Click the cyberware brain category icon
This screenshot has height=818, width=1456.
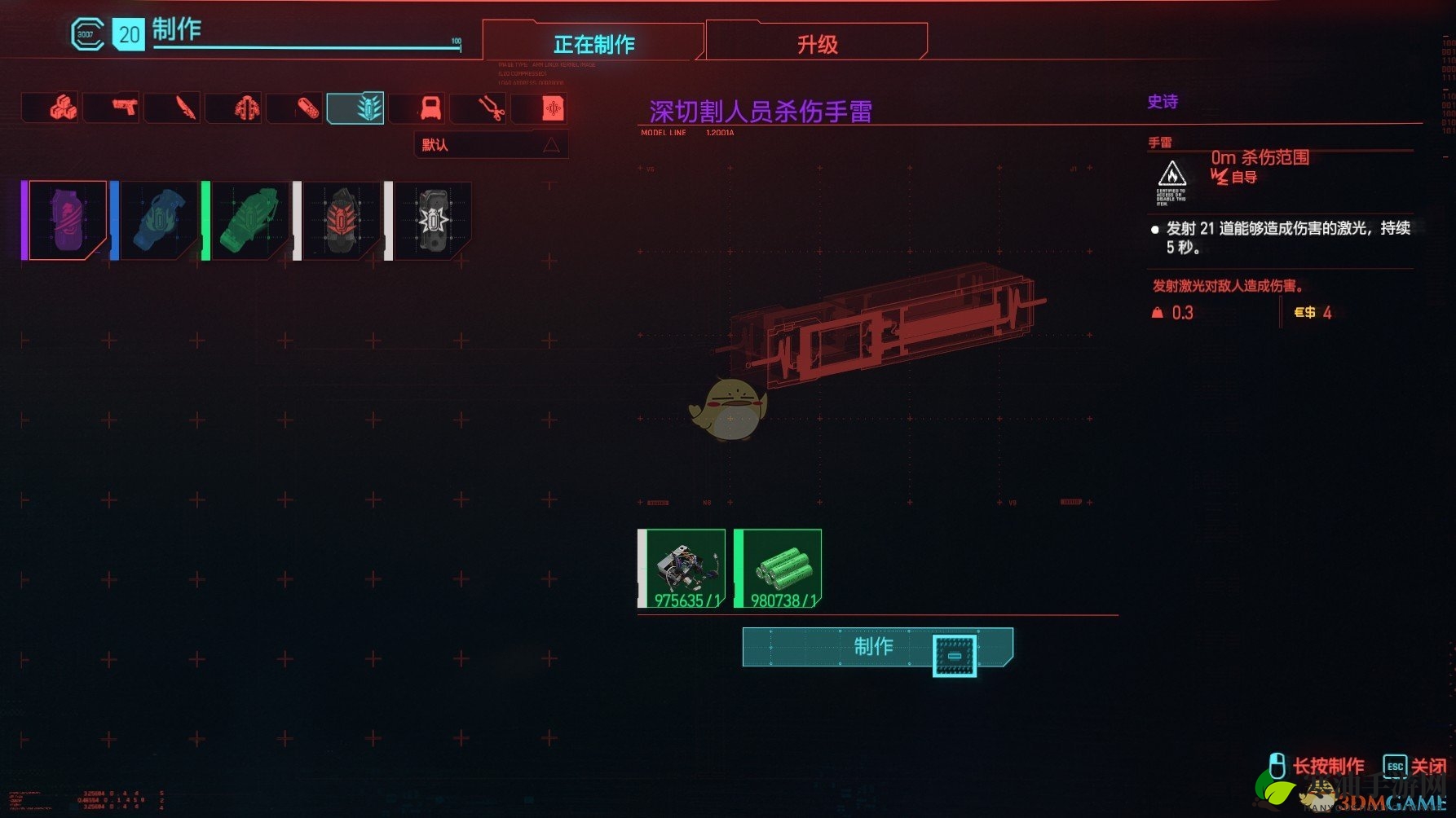click(234, 108)
